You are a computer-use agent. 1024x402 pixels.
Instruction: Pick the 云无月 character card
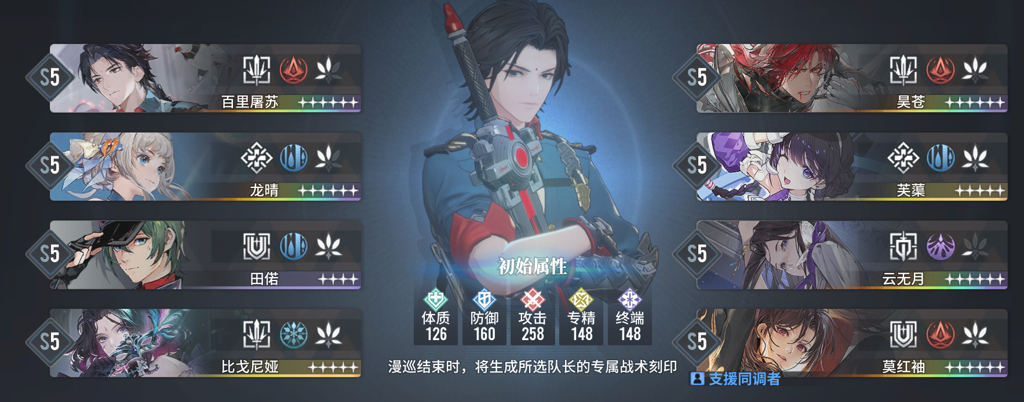852,255
